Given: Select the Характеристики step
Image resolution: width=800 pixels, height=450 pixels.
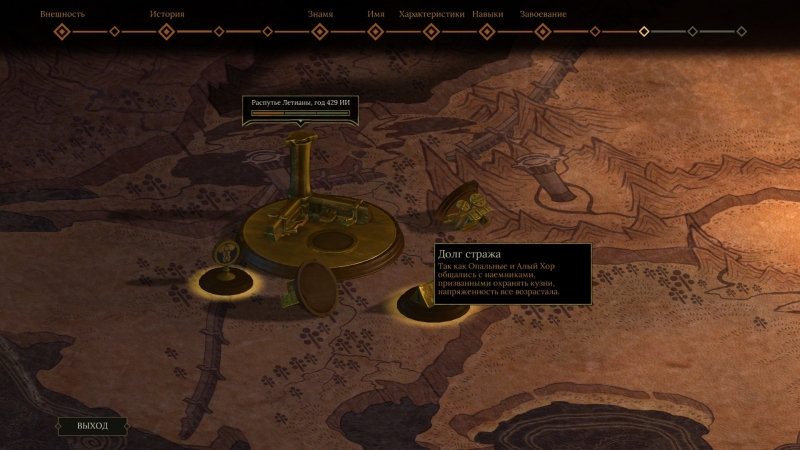Looking at the screenshot, I should point(432,31).
